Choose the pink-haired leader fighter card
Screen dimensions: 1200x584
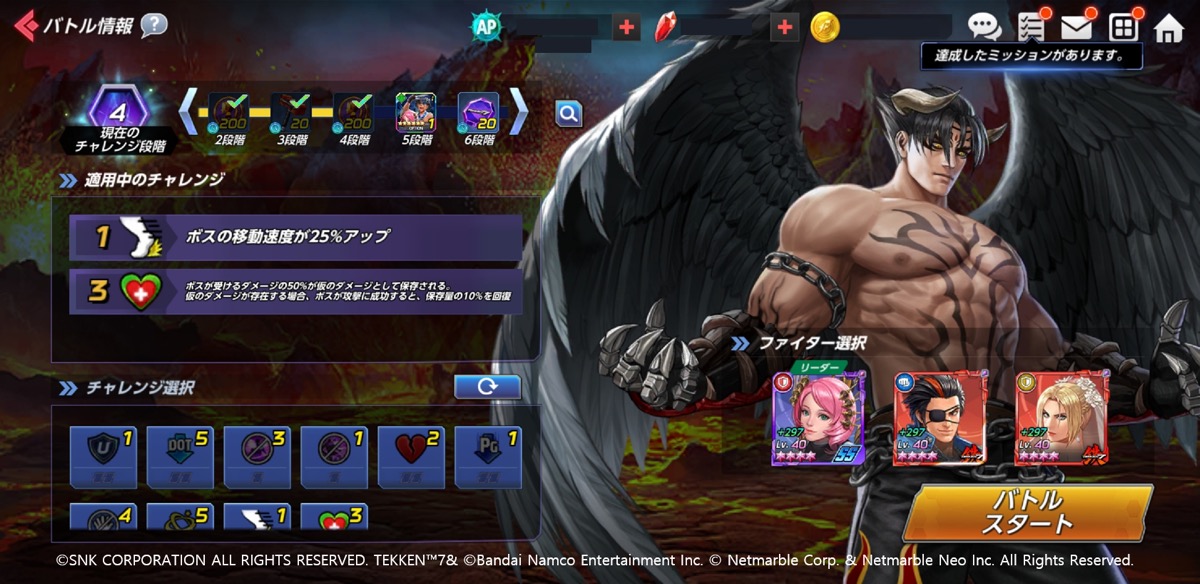tap(817, 418)
